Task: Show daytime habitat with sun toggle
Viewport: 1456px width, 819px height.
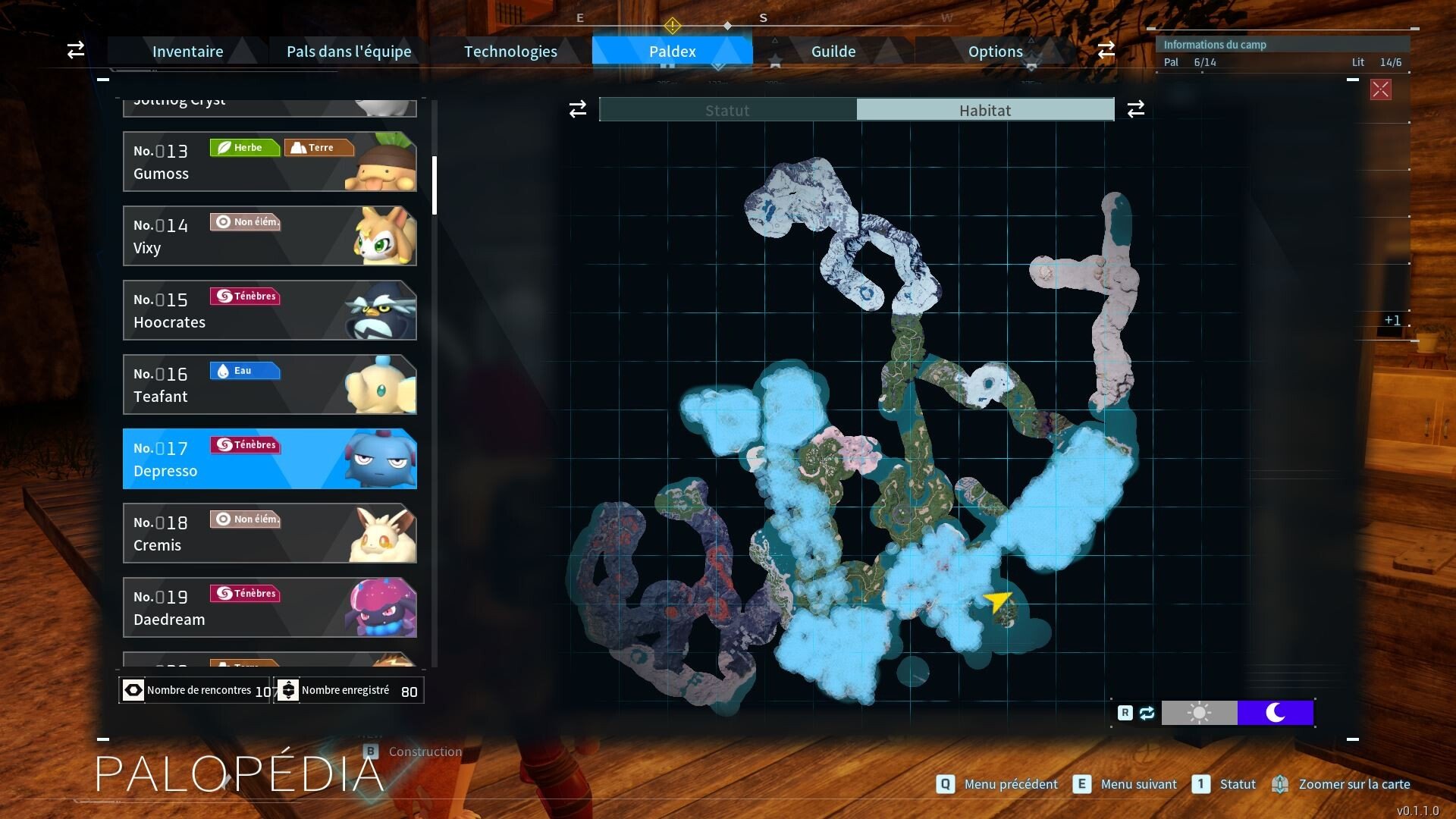Action: coord(1199,713)
